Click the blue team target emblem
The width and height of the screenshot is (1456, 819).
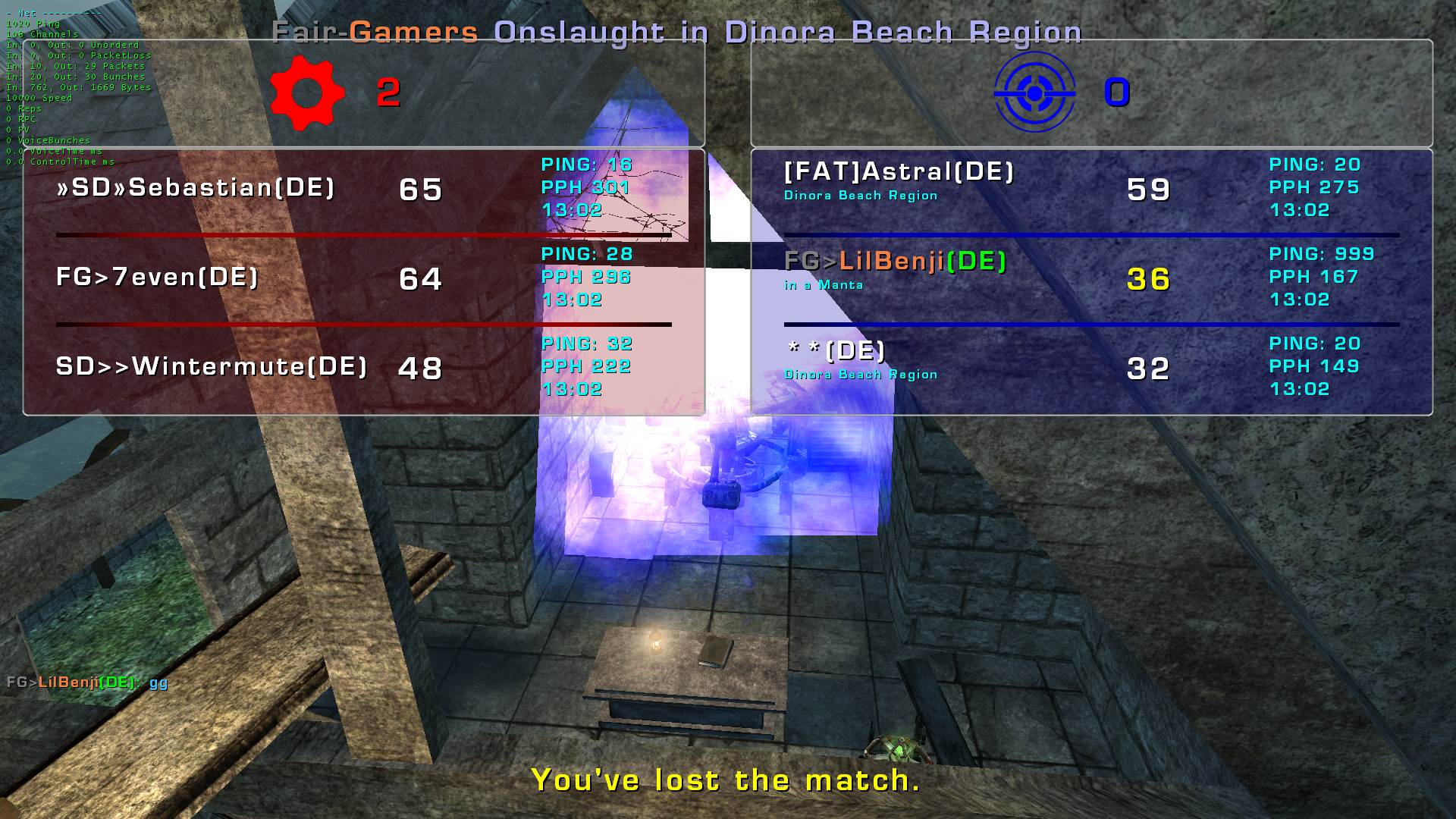click(1034, 93)
